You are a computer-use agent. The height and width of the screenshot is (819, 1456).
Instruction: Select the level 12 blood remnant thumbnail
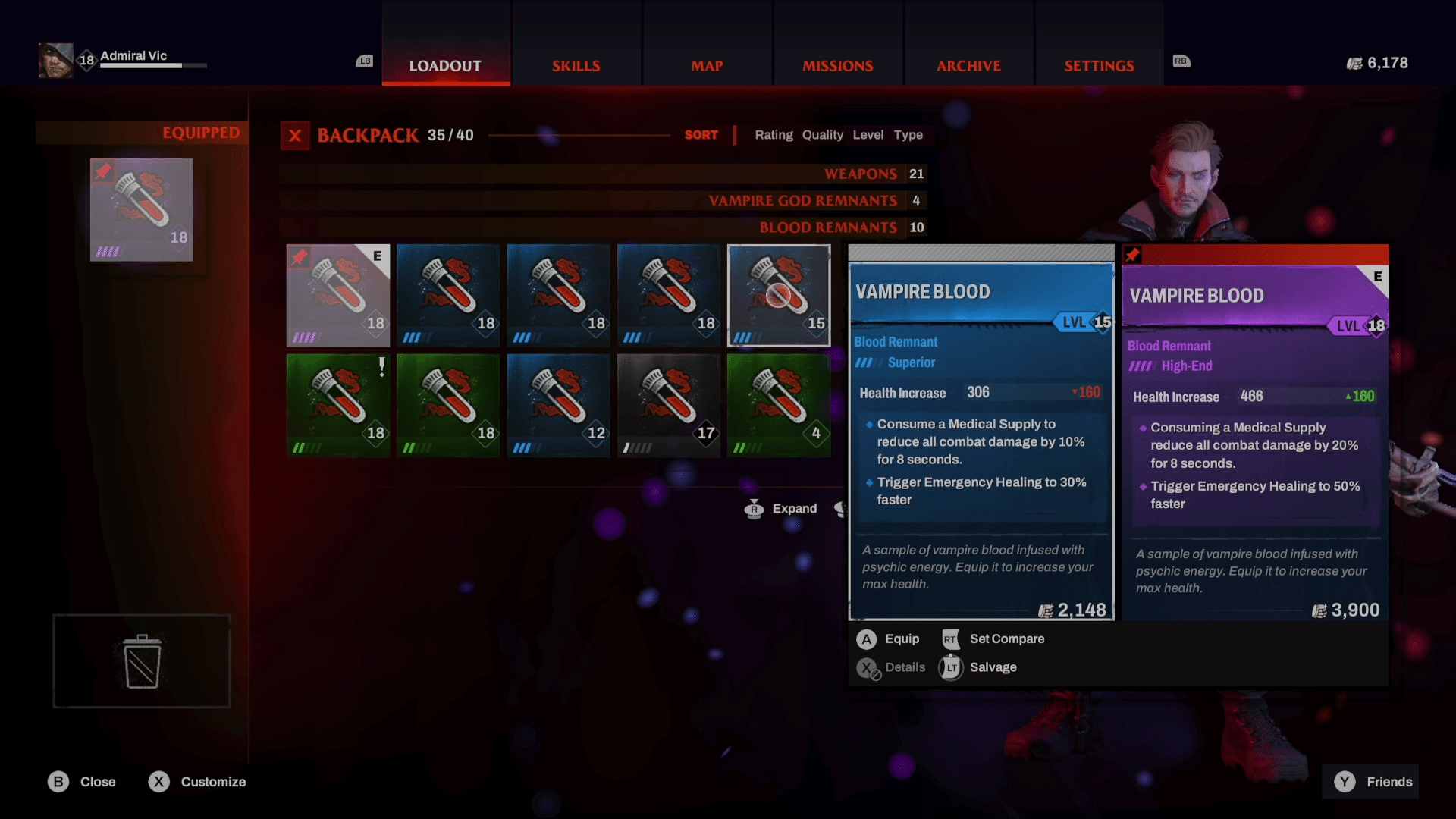[558, 405]
